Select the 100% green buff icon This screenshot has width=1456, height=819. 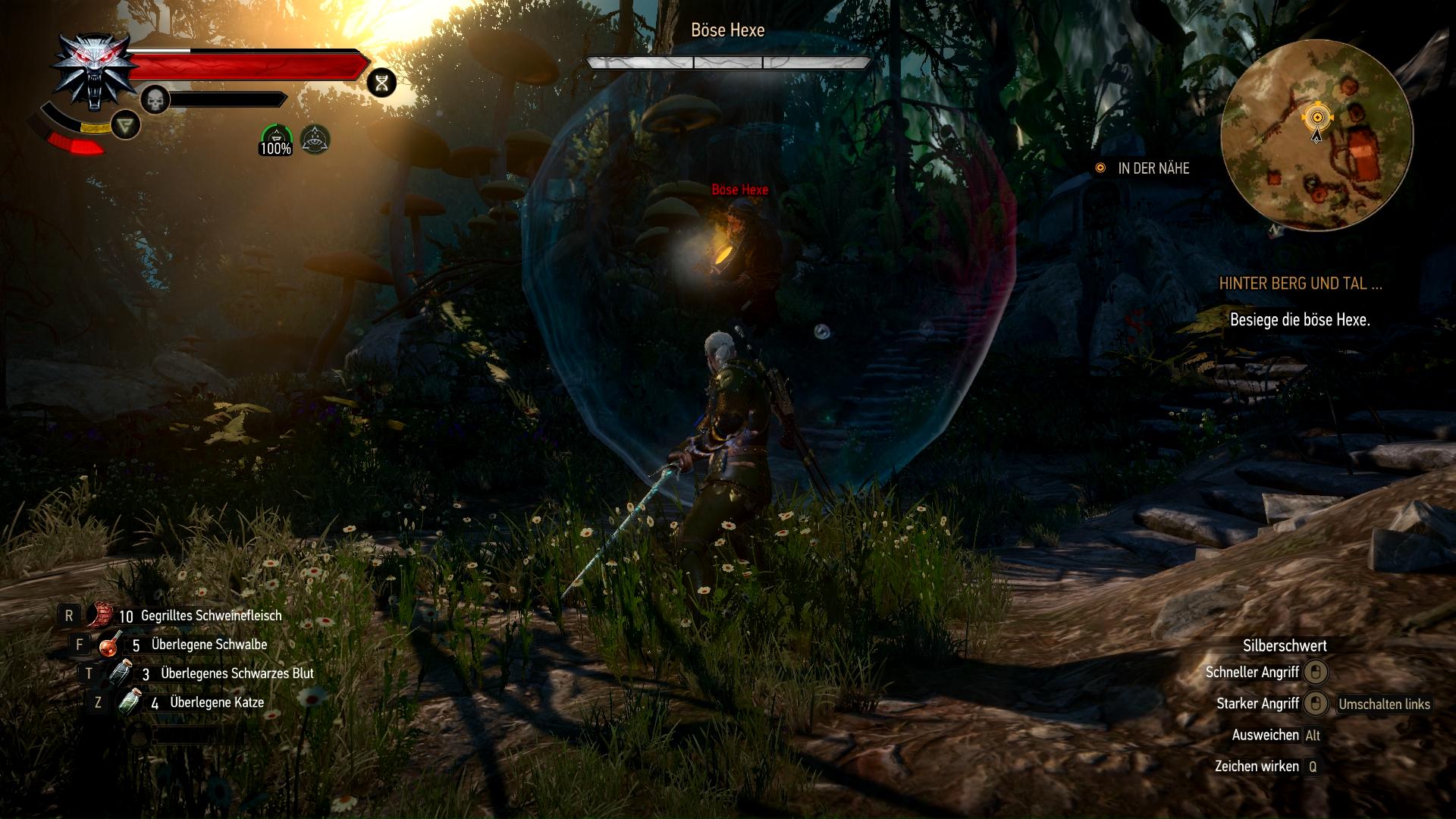tap(275, 140)
